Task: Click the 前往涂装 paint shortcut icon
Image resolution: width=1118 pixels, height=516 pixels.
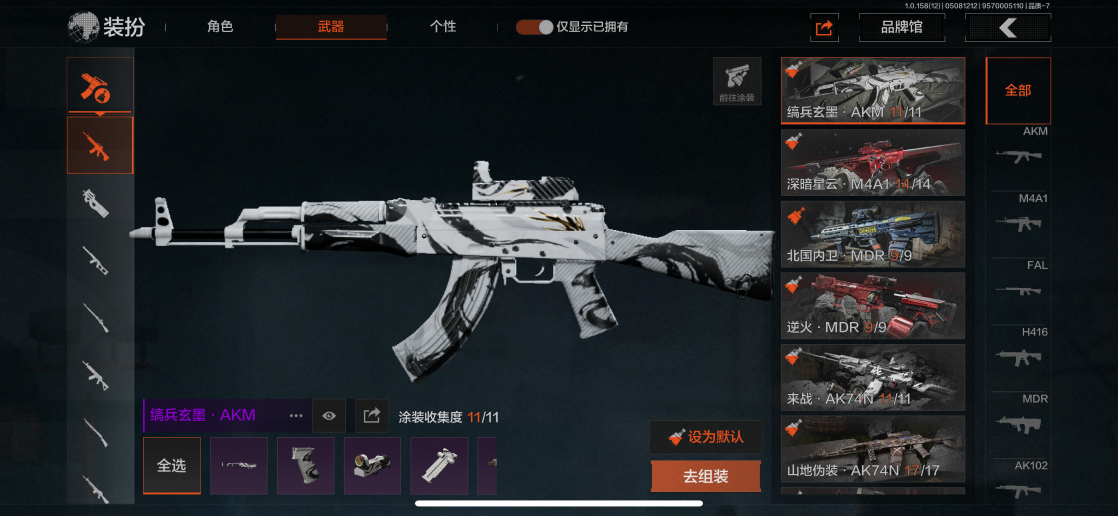Action: (x=737, y=81)
